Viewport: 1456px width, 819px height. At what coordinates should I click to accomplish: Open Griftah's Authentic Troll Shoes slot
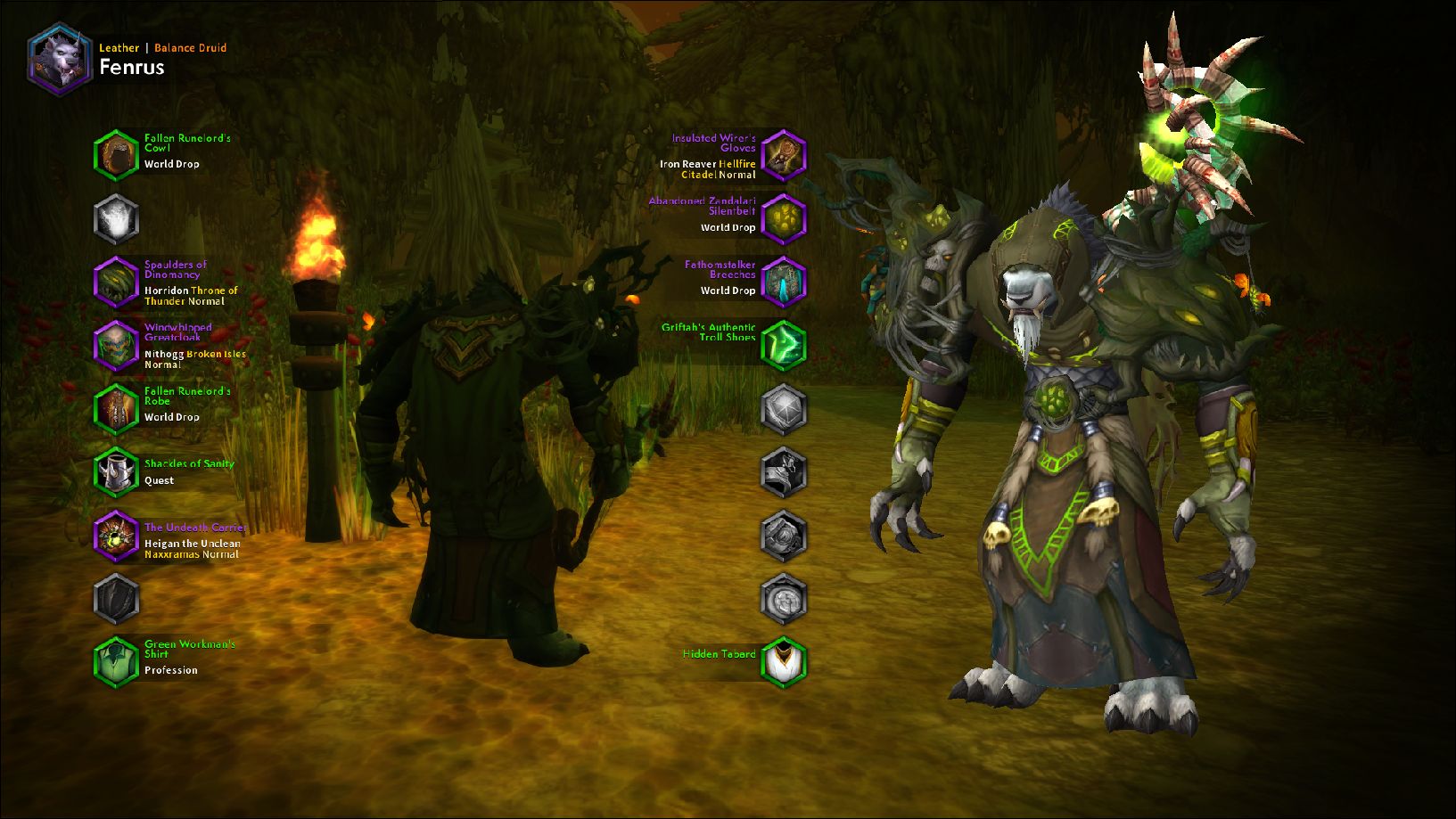784,345
